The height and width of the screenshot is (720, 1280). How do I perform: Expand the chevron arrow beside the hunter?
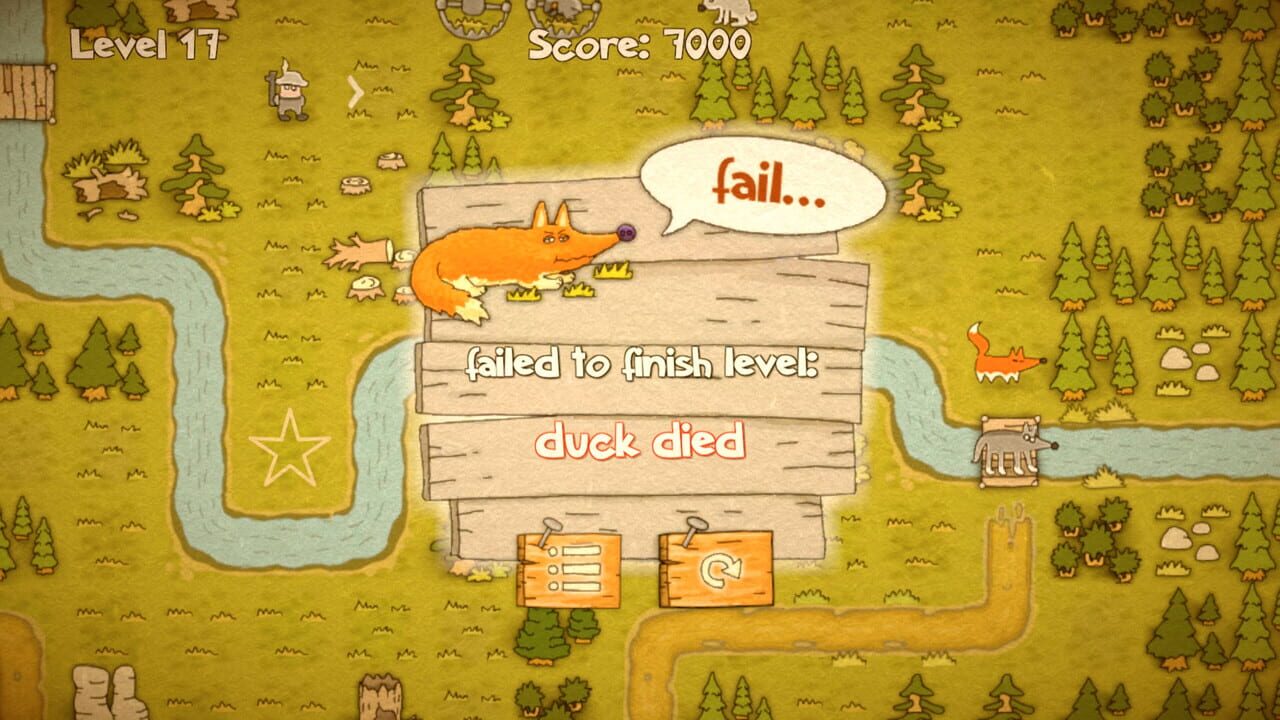click(357, 90)
